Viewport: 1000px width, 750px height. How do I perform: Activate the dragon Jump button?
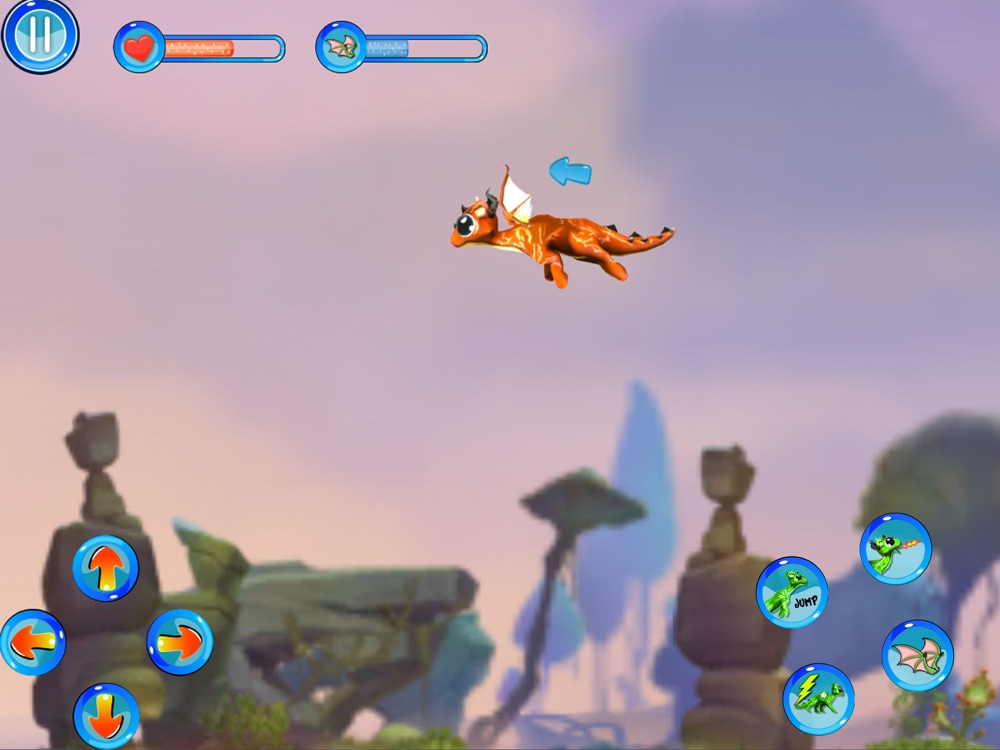pos(792,592)
